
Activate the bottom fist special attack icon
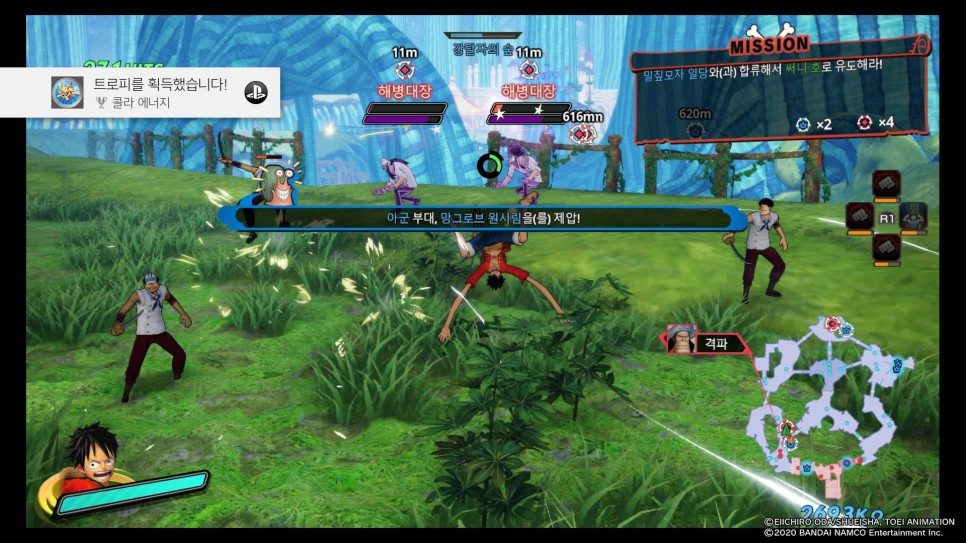coord(887,246)
